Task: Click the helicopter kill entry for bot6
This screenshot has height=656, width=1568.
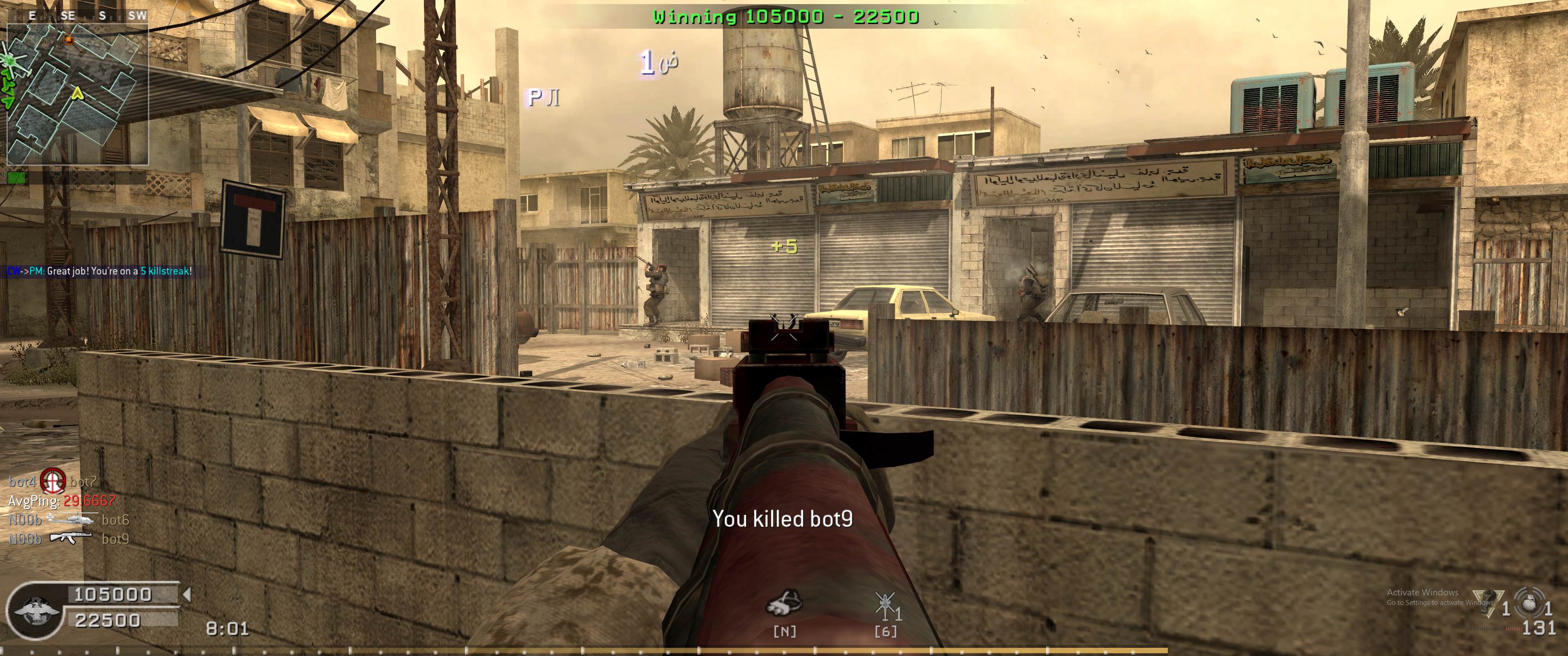Action: (x=69, y=520)
